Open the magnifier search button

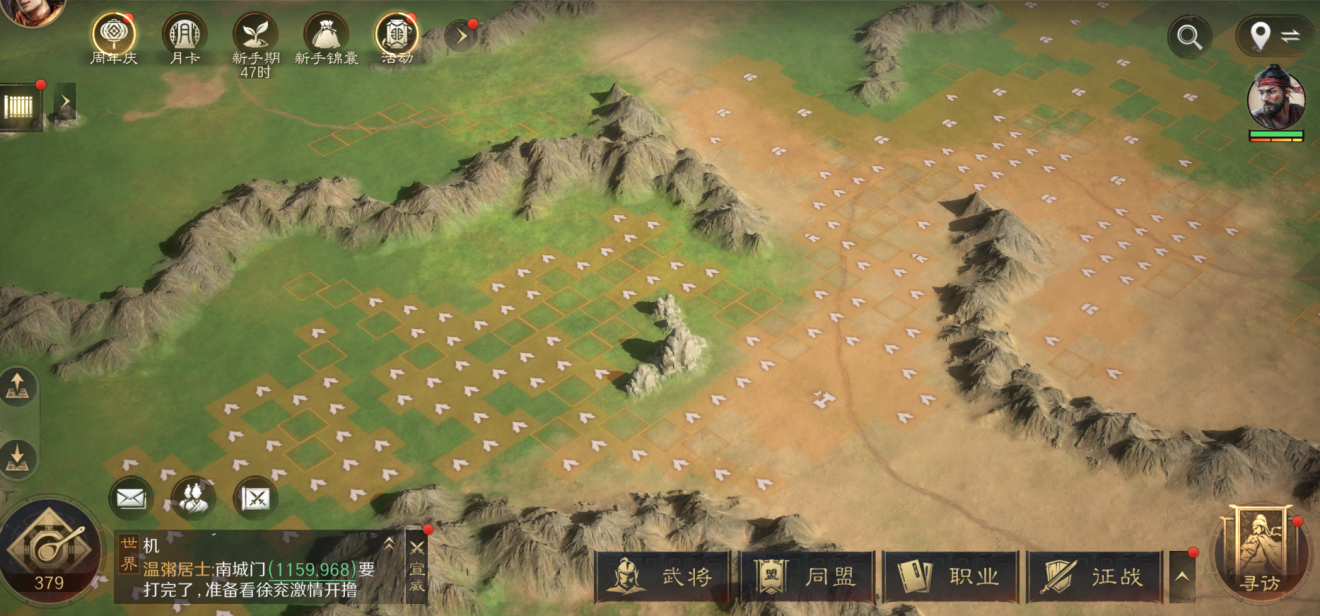click(1189, 37)
